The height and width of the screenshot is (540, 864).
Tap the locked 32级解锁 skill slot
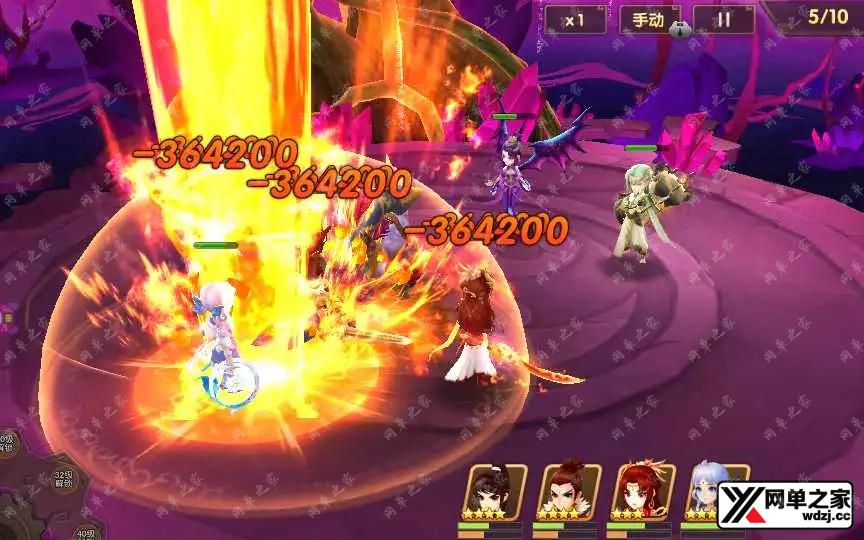(x=62, y=481)
